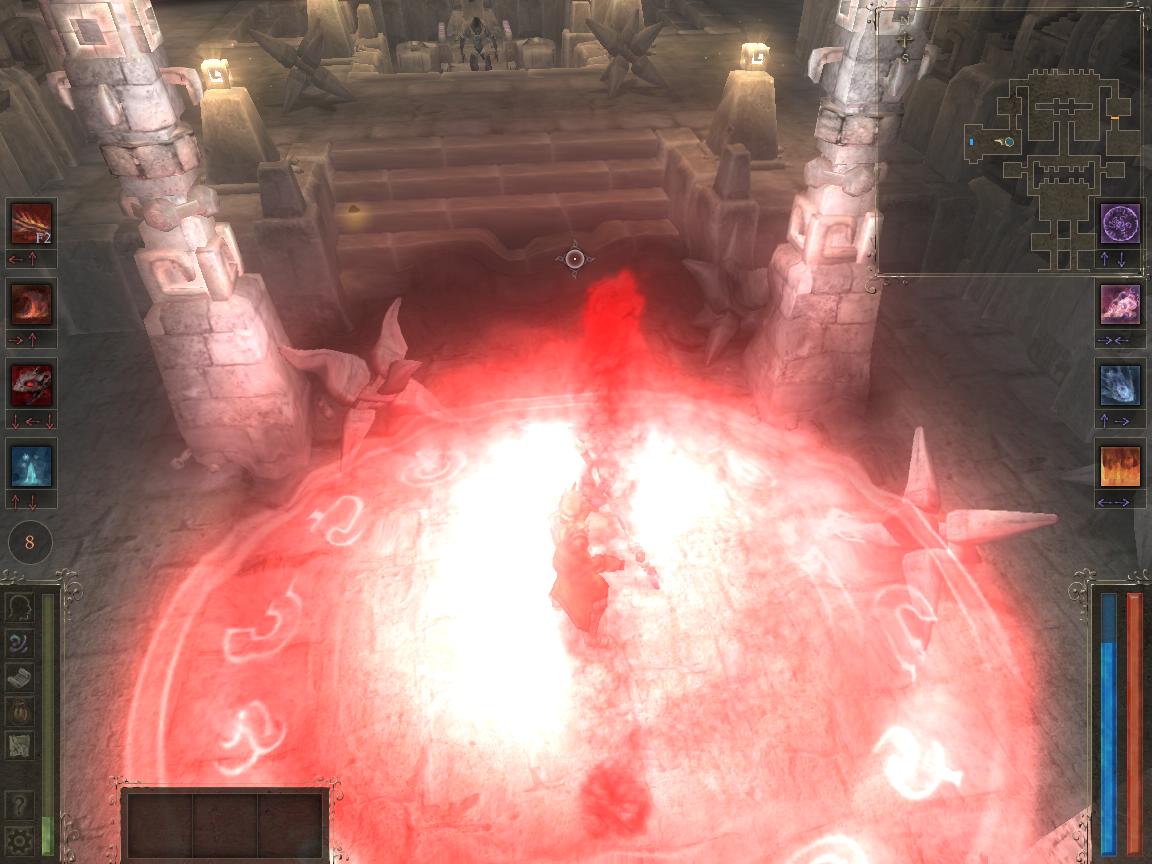Open help with the question mark button
The width and height of the screenshot is (1152, 864).
click(x=18, y=804)
